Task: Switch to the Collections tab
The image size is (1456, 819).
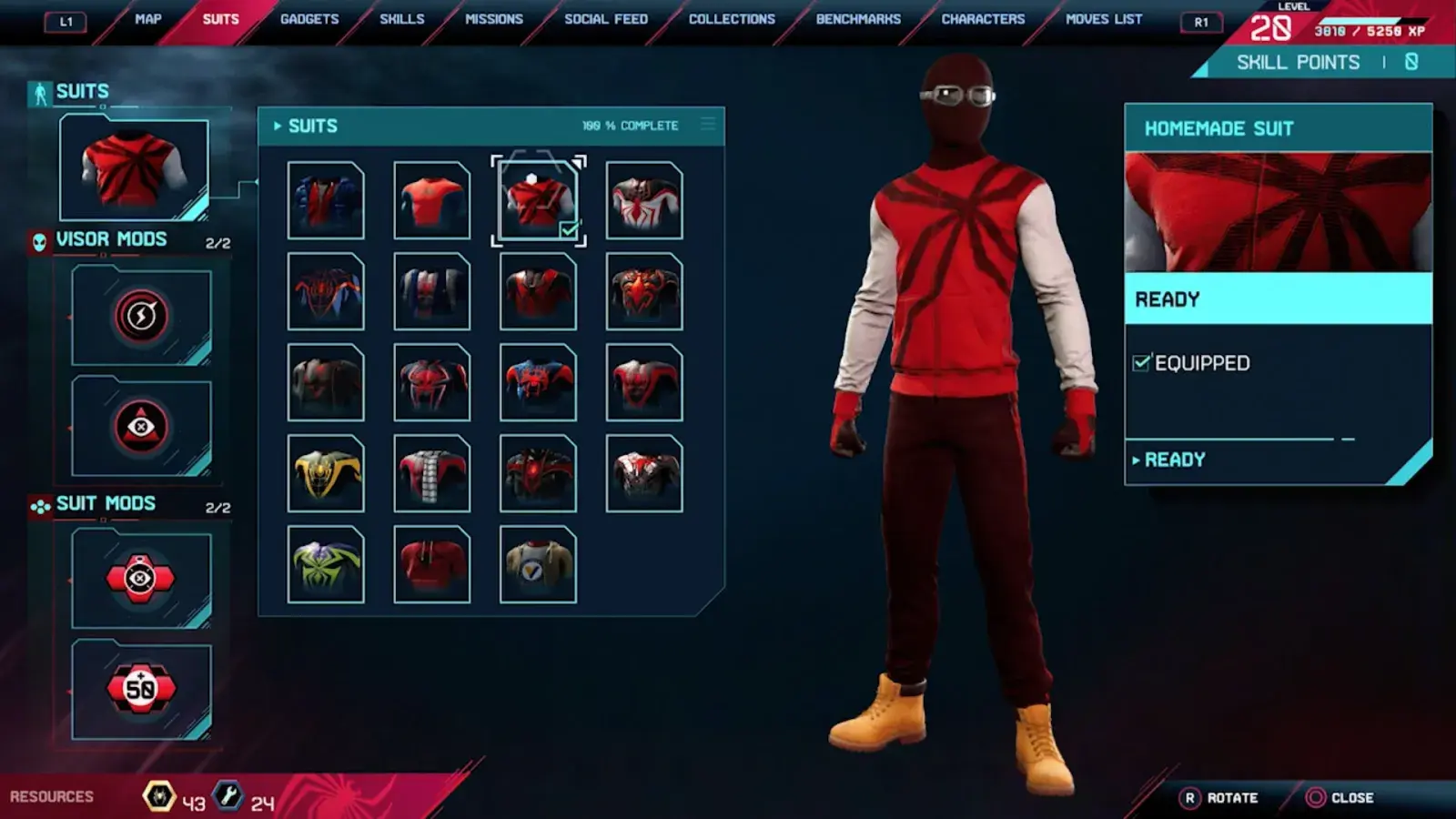Action: (x=732, y=19)
